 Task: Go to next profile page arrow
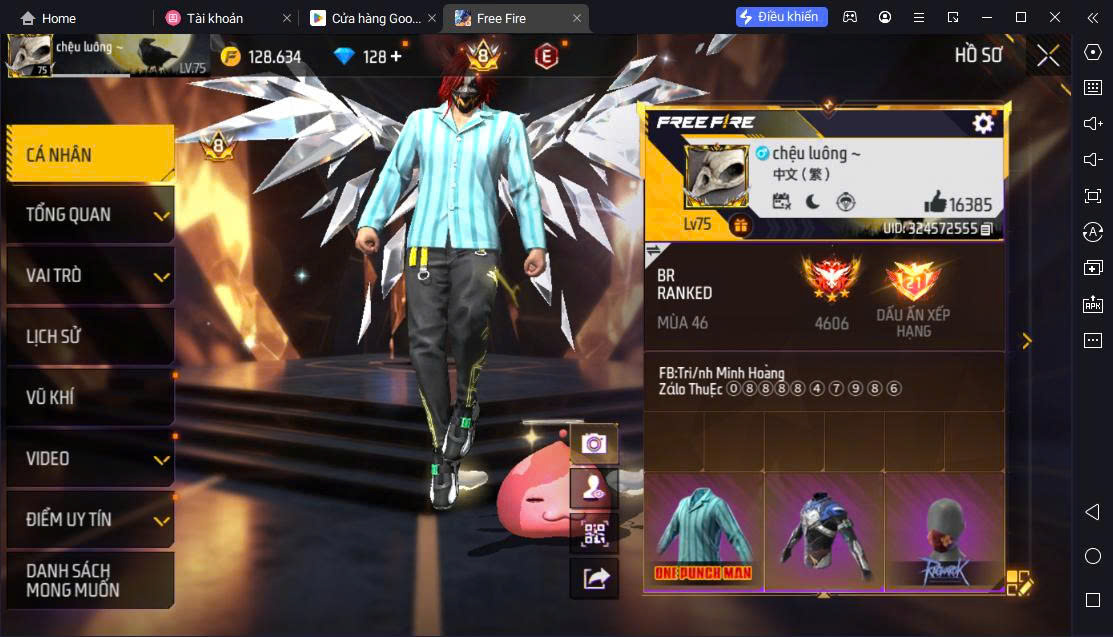click(x=1026, y=341)
